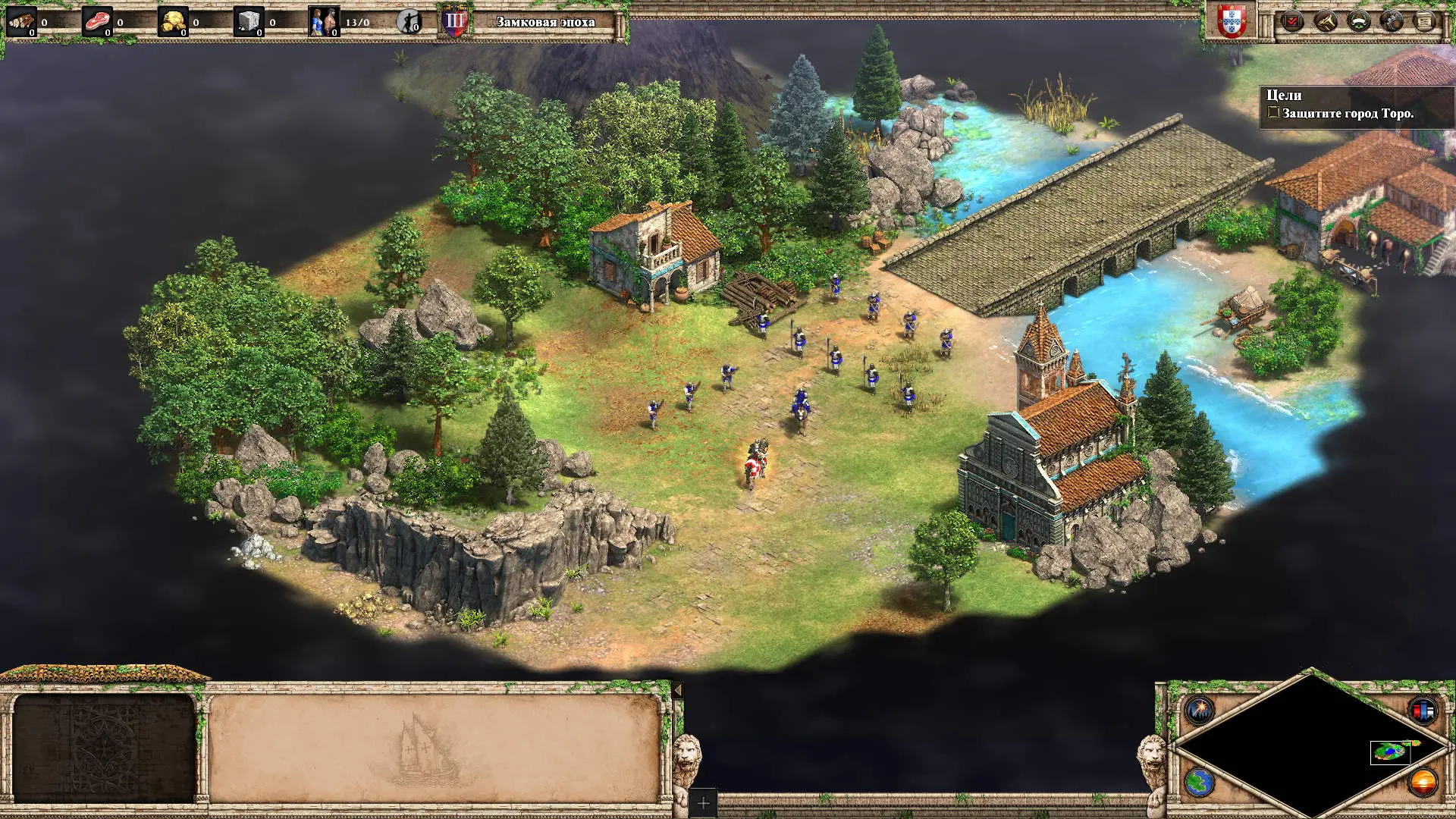Click the population villagers icon
The width and height of the screenshot is (1456, 819).
click(324, 22)
